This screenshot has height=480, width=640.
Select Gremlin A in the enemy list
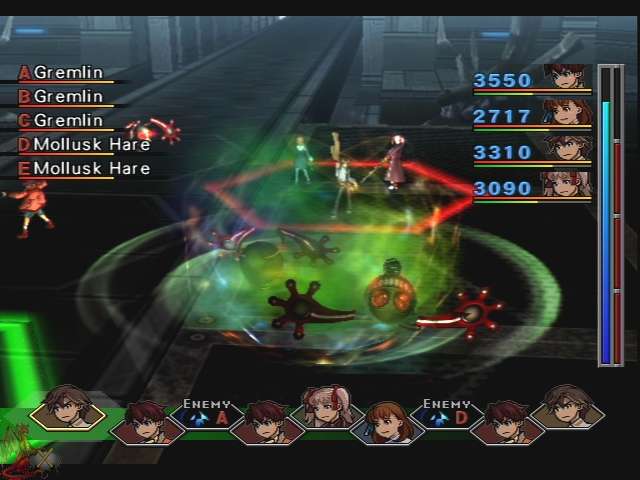point(68,73)
